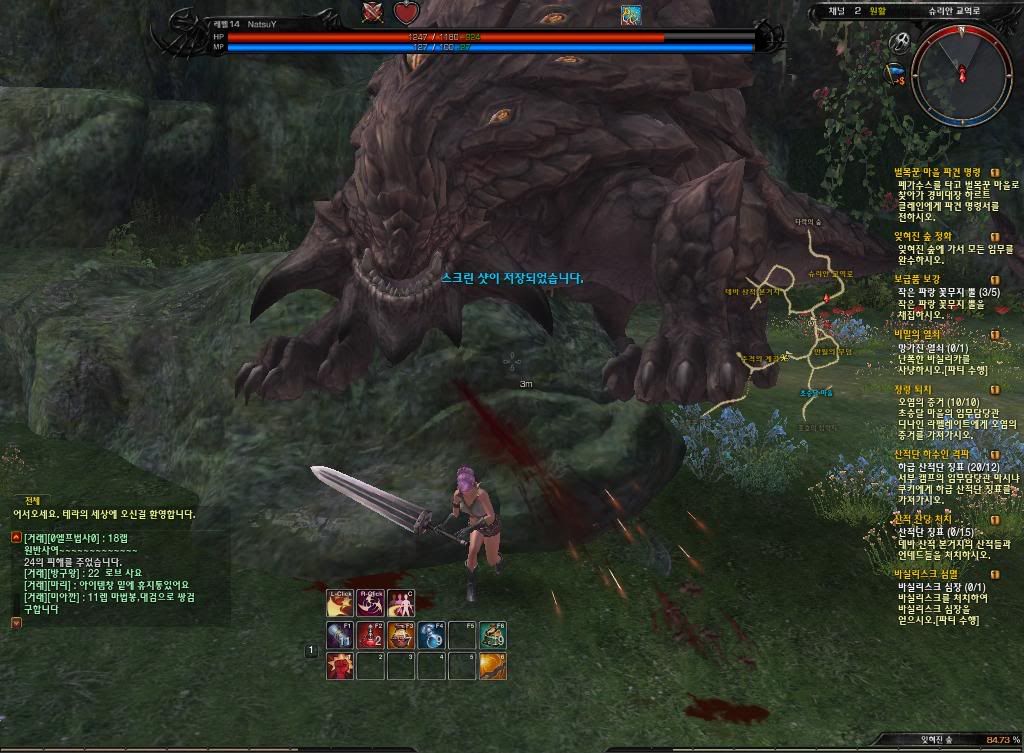
Task: Click the white mask icon beside the minimap
Action: [899, 43]
